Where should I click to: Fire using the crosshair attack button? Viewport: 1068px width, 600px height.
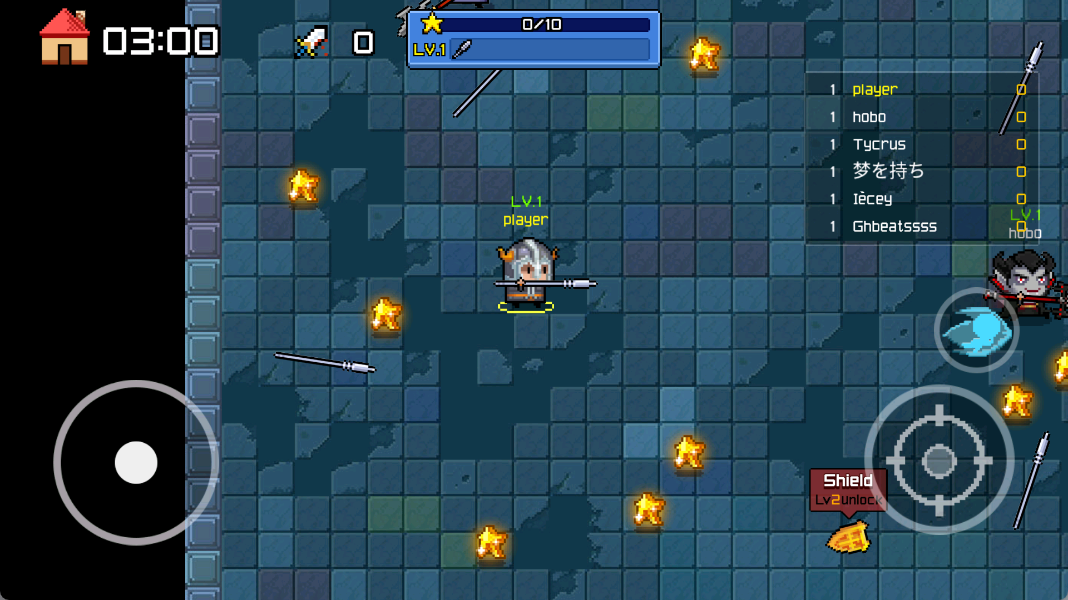tap(938, 460)
